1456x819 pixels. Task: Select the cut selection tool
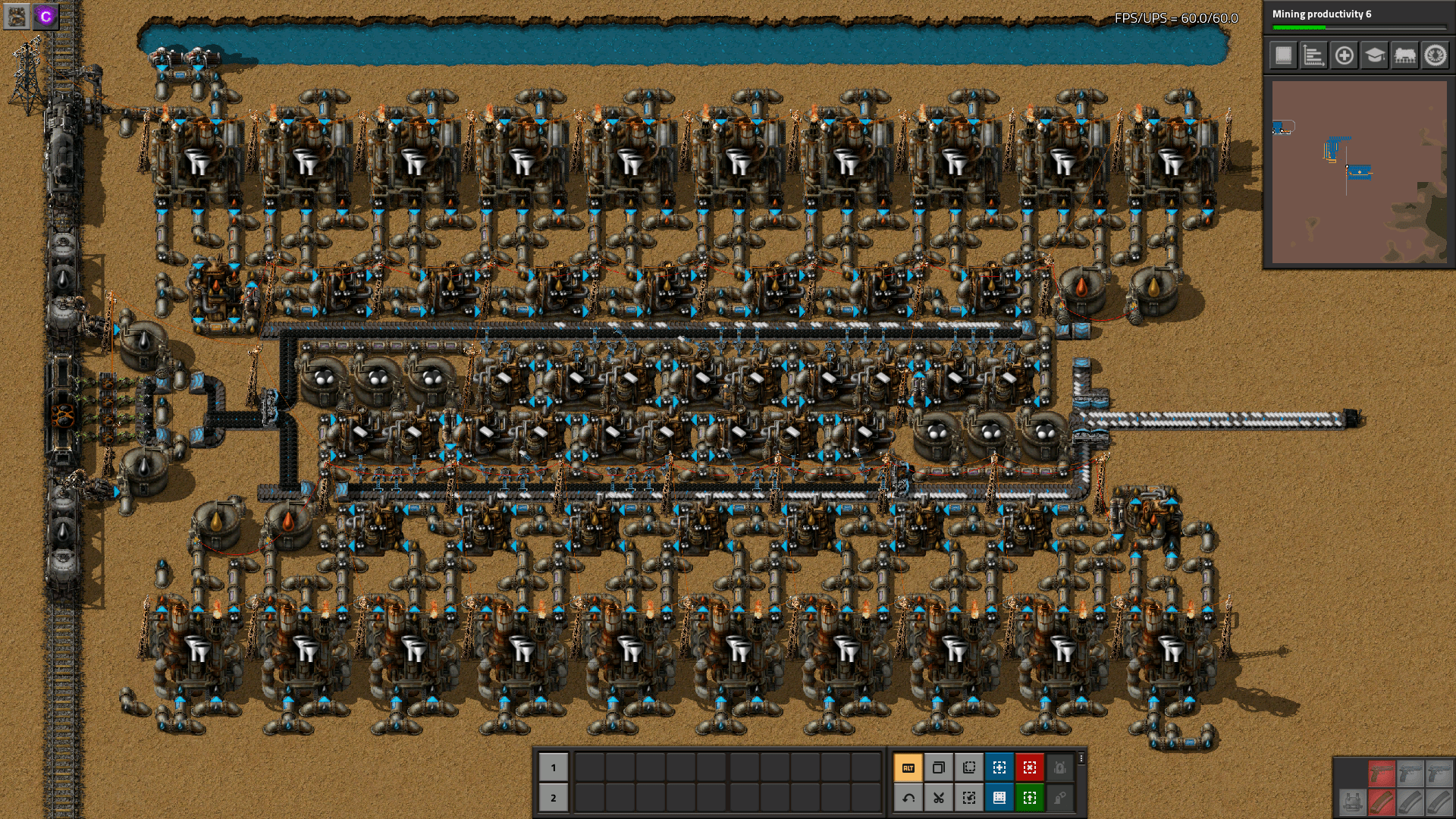point(938,798)
